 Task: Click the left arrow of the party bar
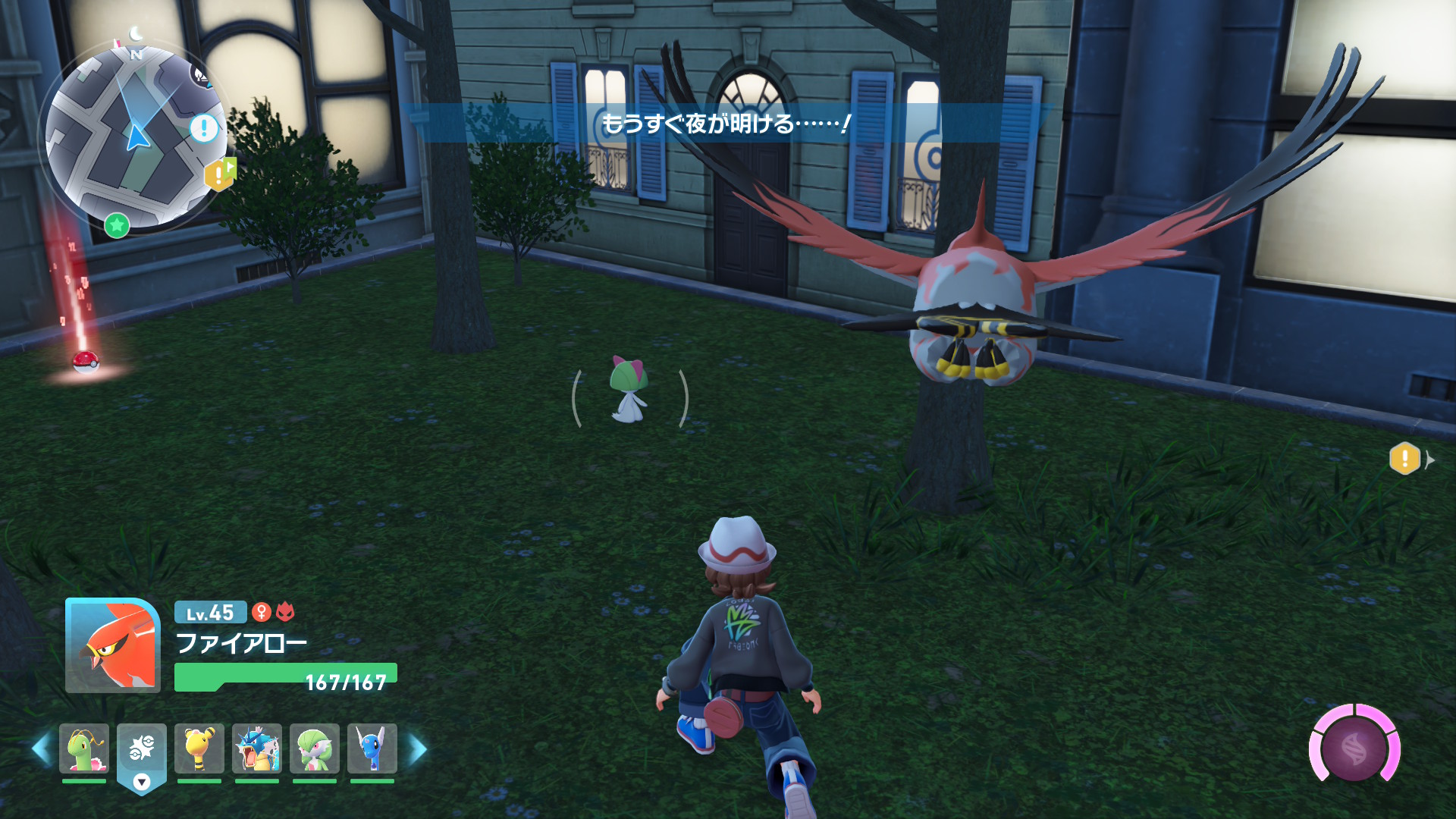41,749
